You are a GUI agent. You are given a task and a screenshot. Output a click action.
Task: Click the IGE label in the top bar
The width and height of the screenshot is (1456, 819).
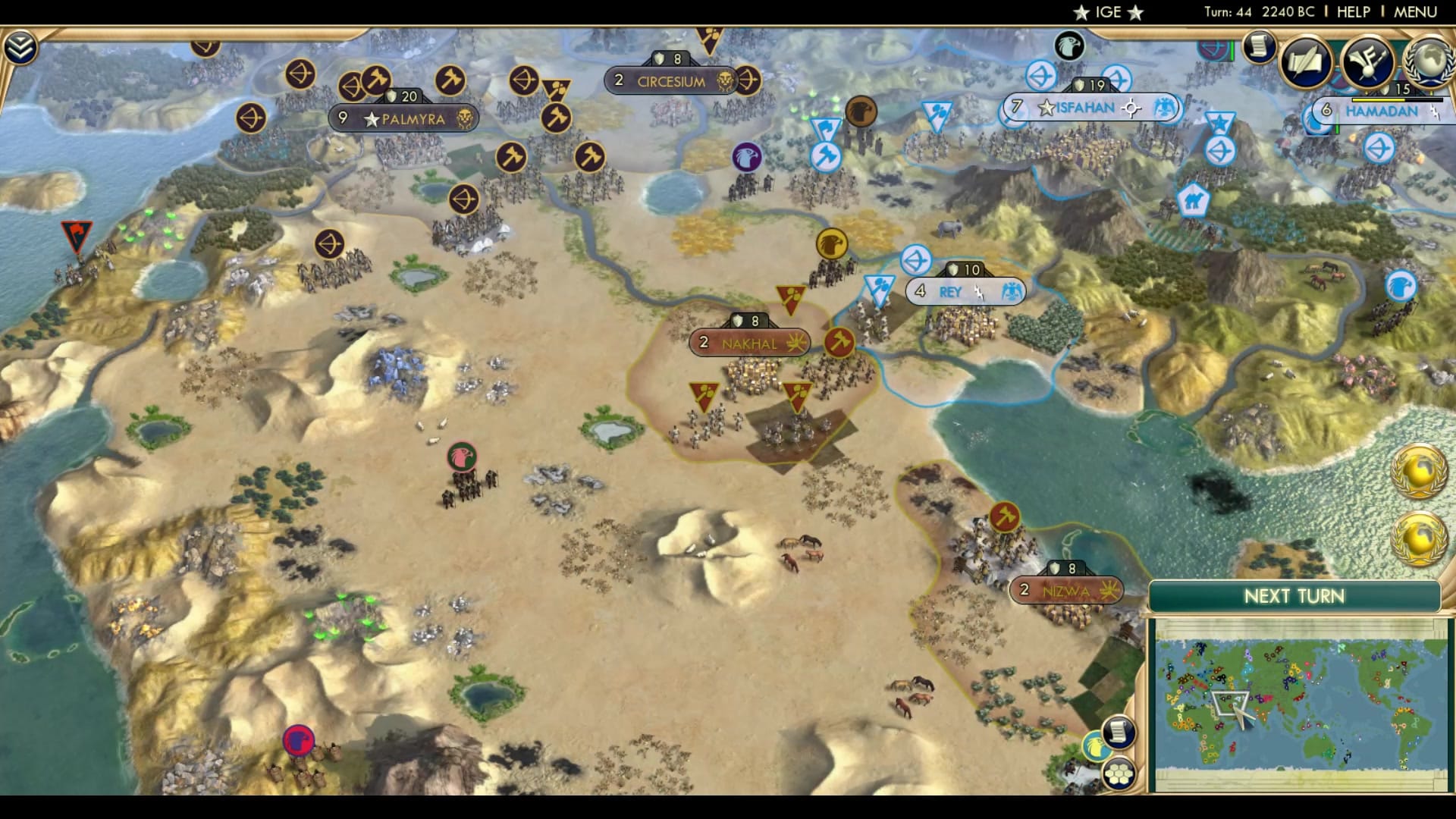[1107, 12]
